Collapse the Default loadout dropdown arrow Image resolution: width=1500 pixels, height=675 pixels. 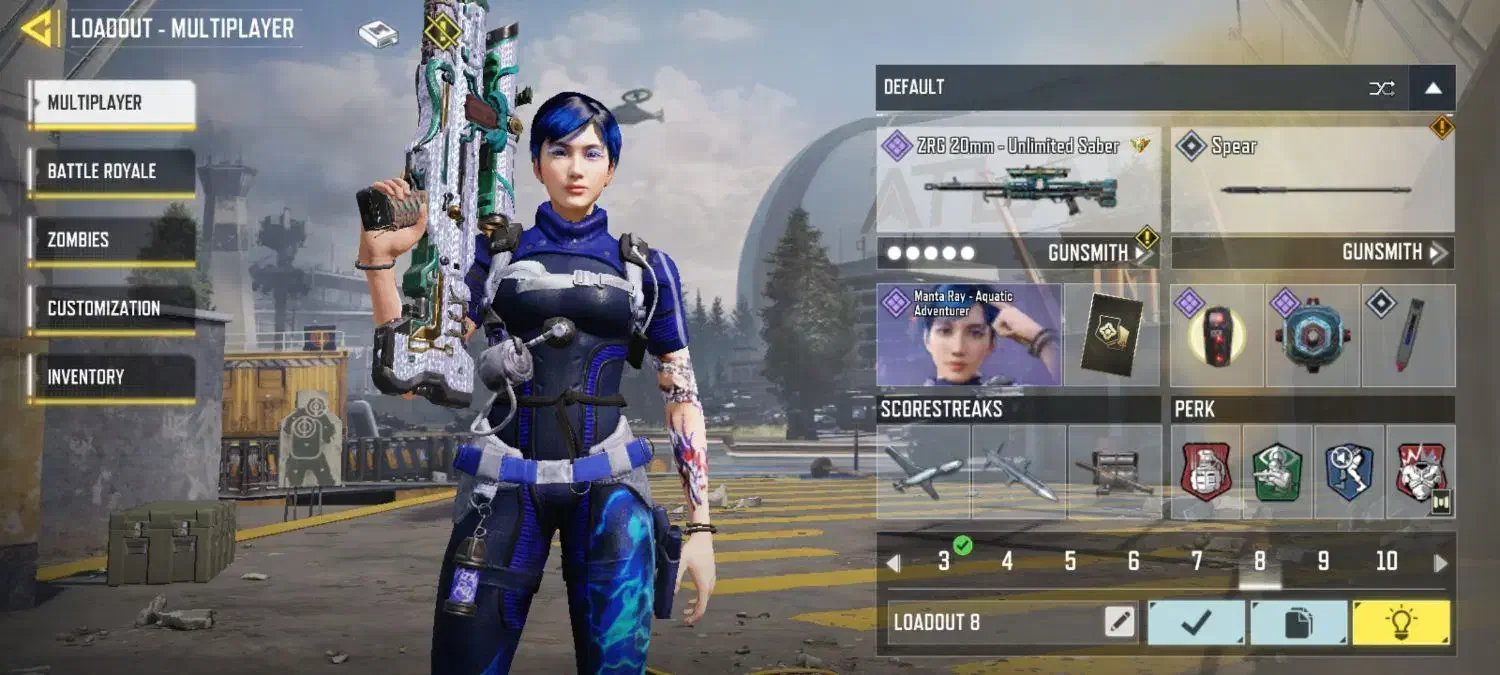[1432, 88]
